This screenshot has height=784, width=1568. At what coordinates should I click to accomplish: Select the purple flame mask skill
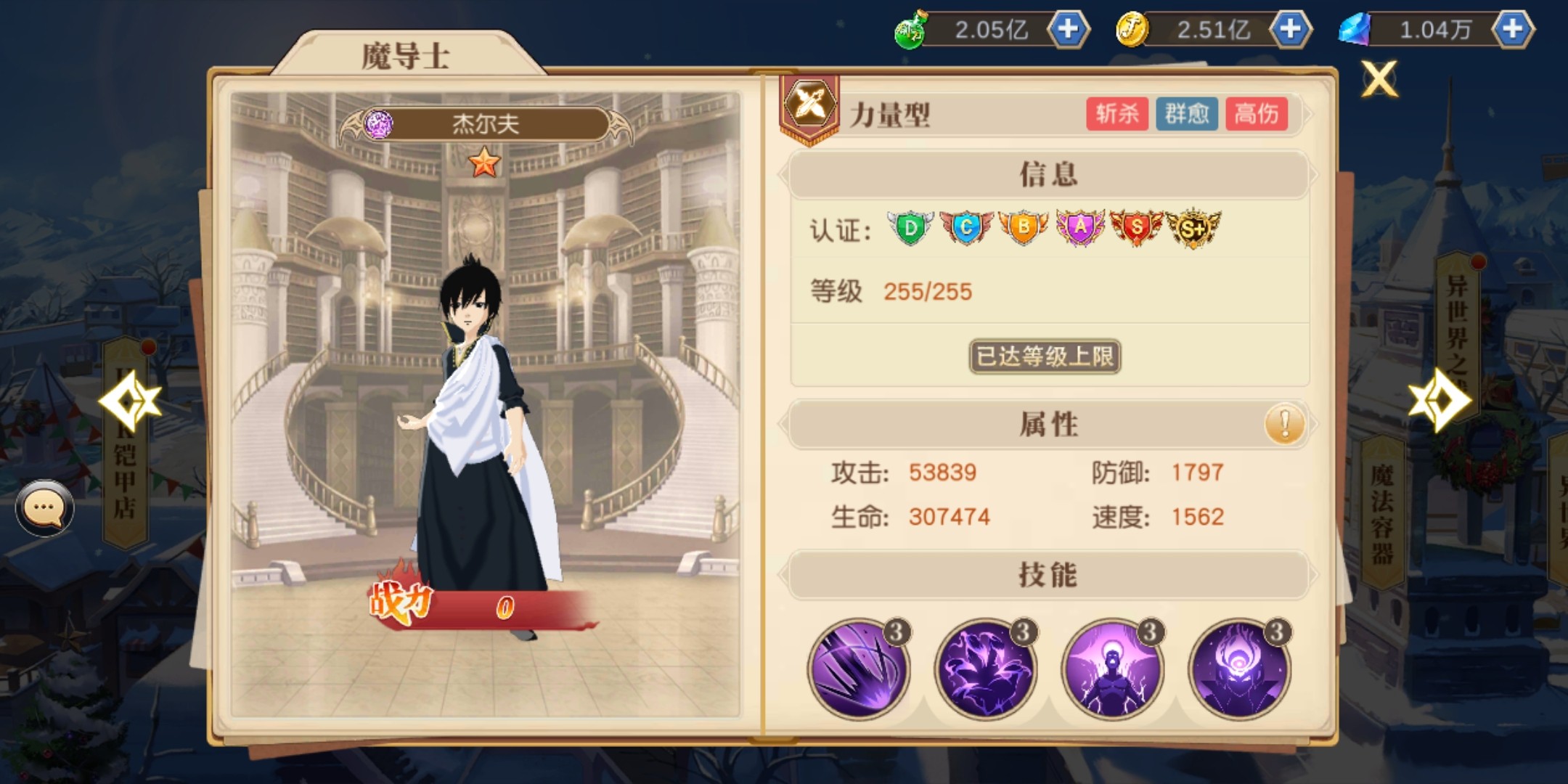pyautogui.click(x=1239, y=669)
